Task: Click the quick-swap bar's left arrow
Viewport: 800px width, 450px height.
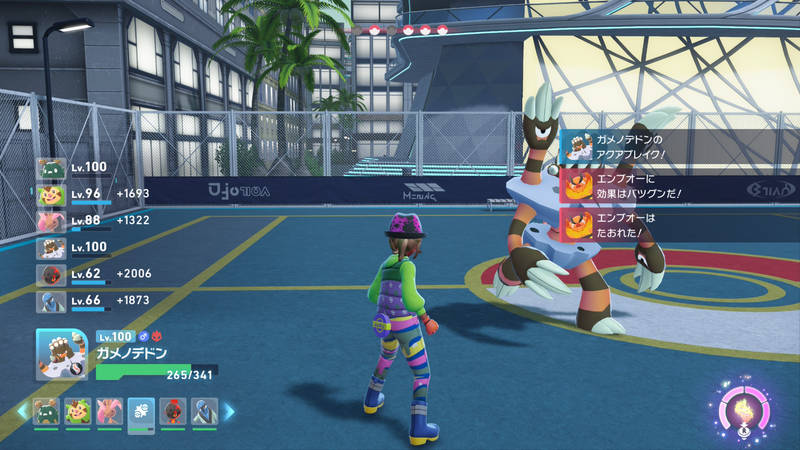Action: 21,410
